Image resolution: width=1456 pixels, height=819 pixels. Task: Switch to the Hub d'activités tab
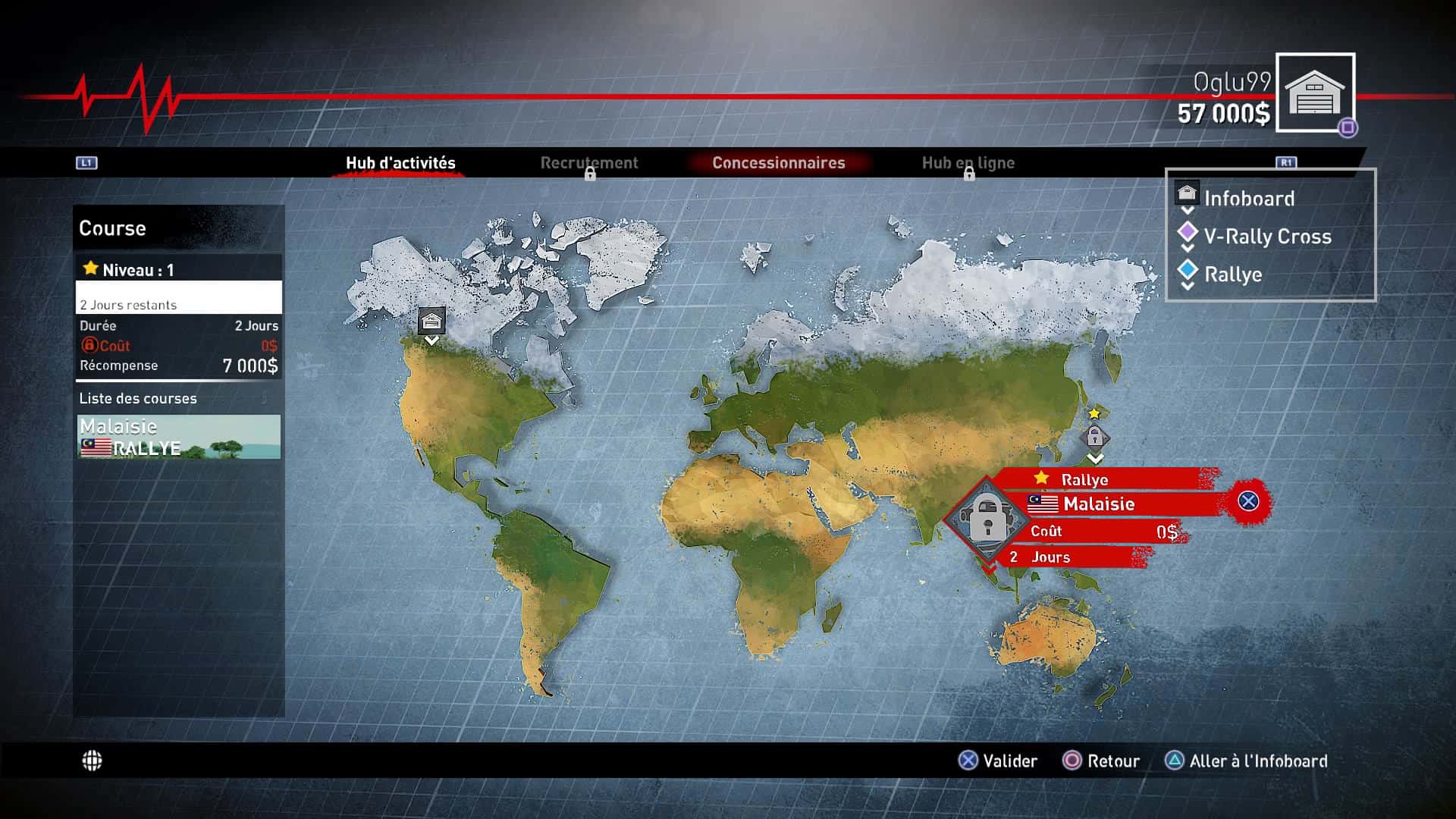pyautogui.click(x=400, y=163)
